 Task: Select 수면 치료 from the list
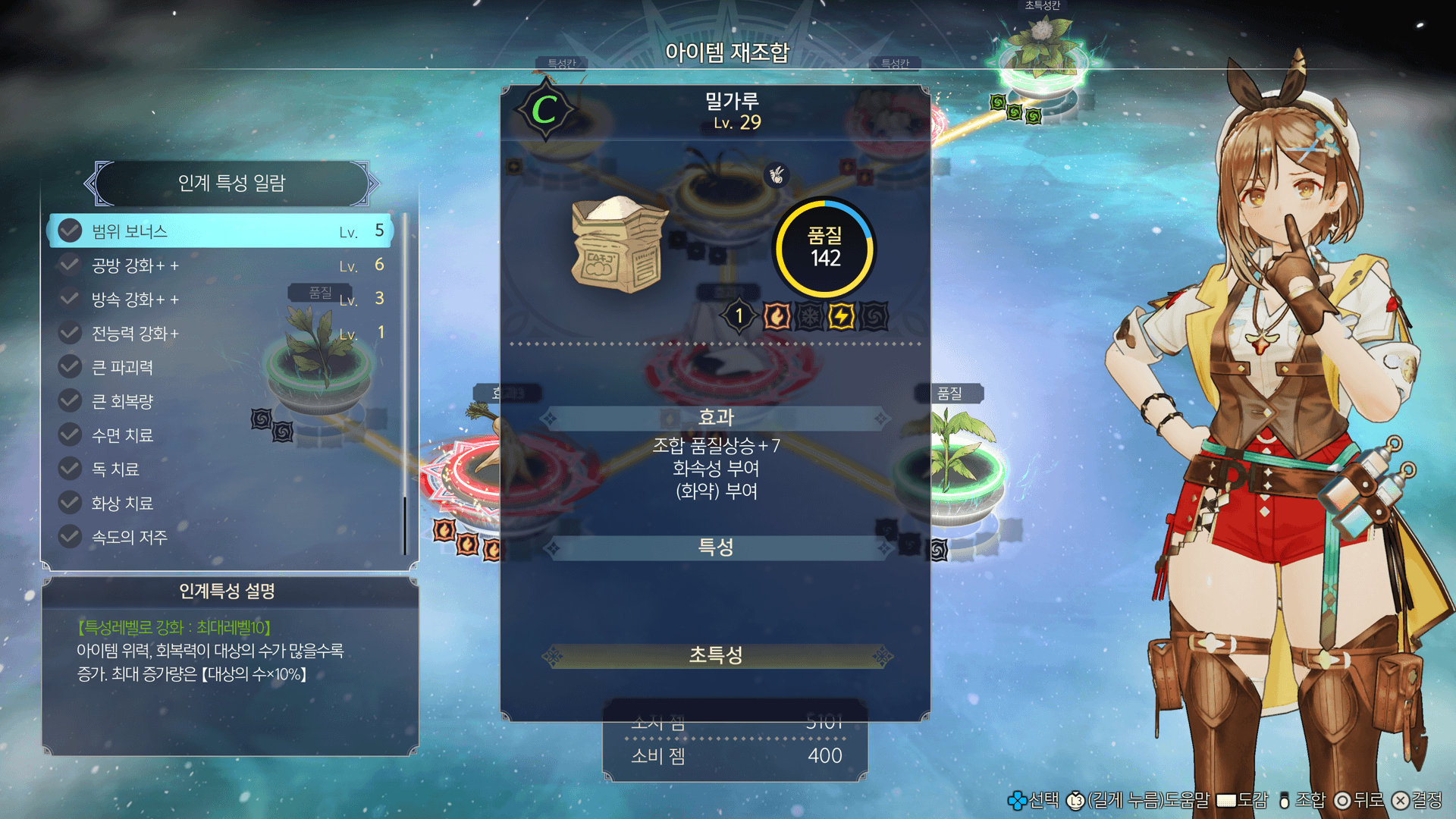coord(220,435)
